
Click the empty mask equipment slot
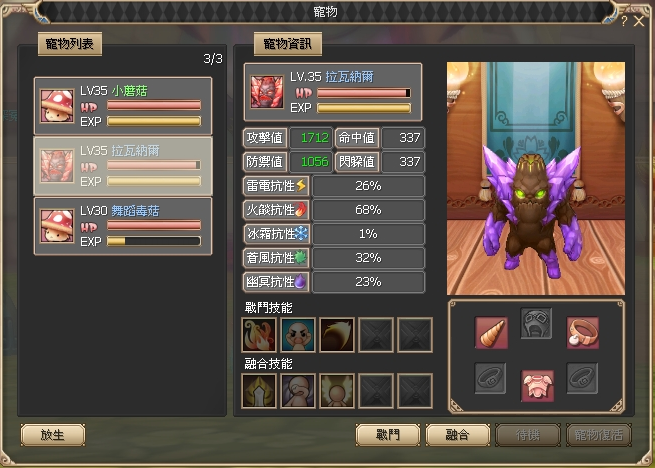536,324
